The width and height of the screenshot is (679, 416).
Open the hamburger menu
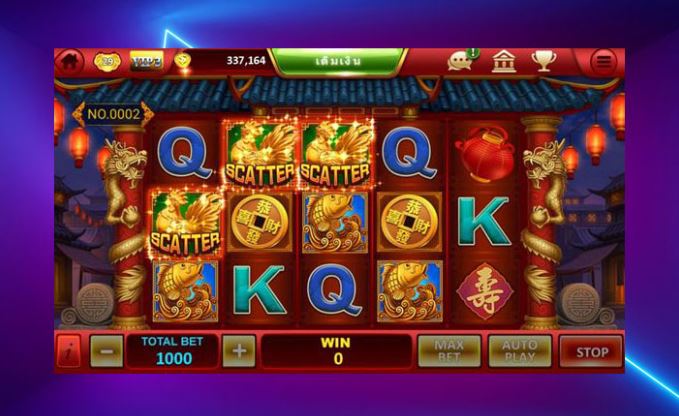click(603, 61)
